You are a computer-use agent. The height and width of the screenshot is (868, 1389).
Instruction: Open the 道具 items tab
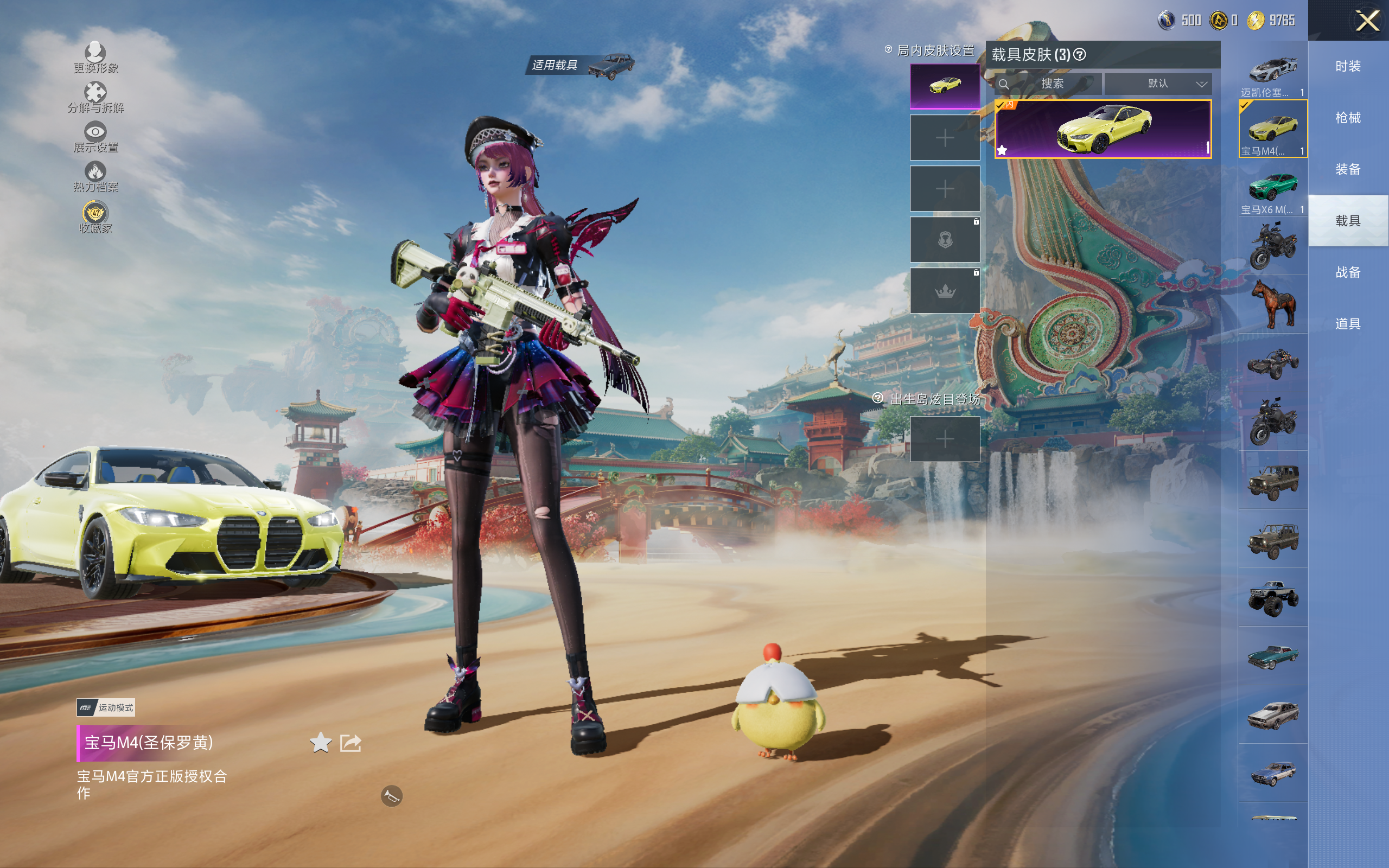1348,324
